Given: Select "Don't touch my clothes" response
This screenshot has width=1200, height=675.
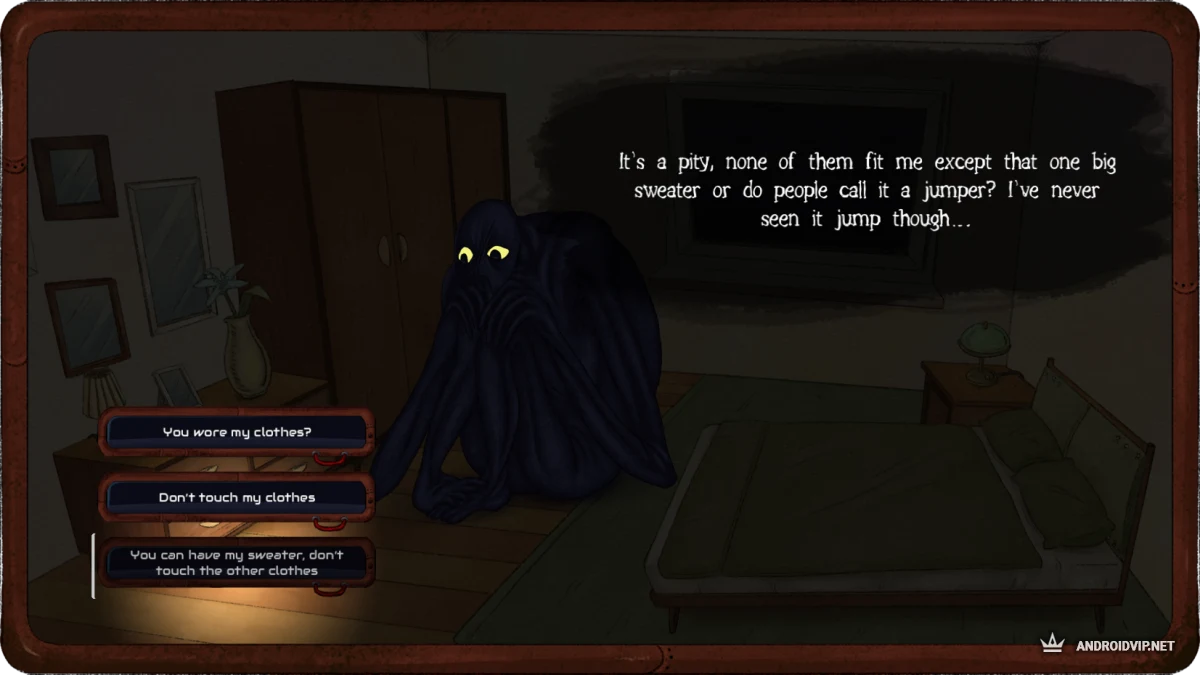Looking at the screenshot, I should [237, 497].
